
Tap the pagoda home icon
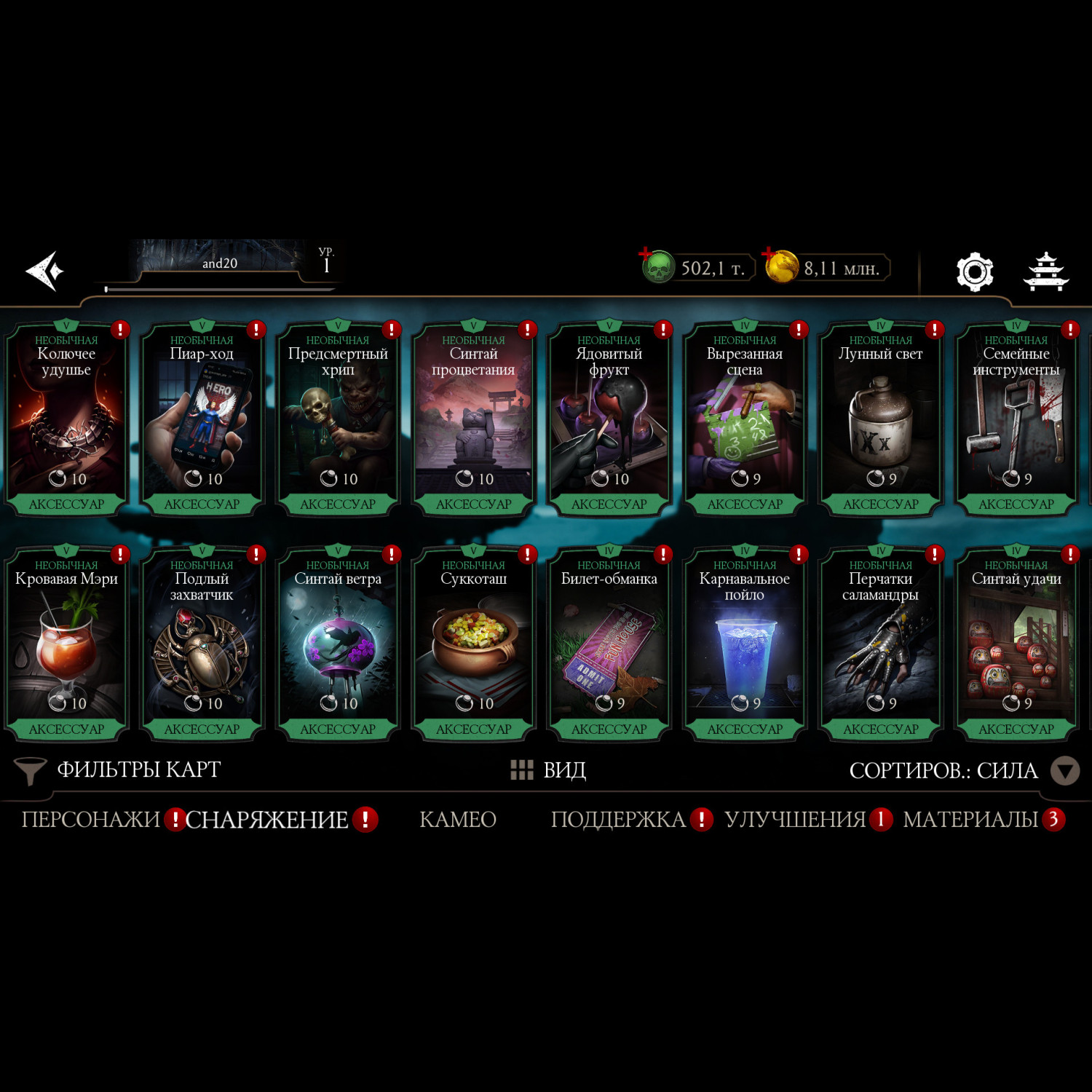point(1045,272)
